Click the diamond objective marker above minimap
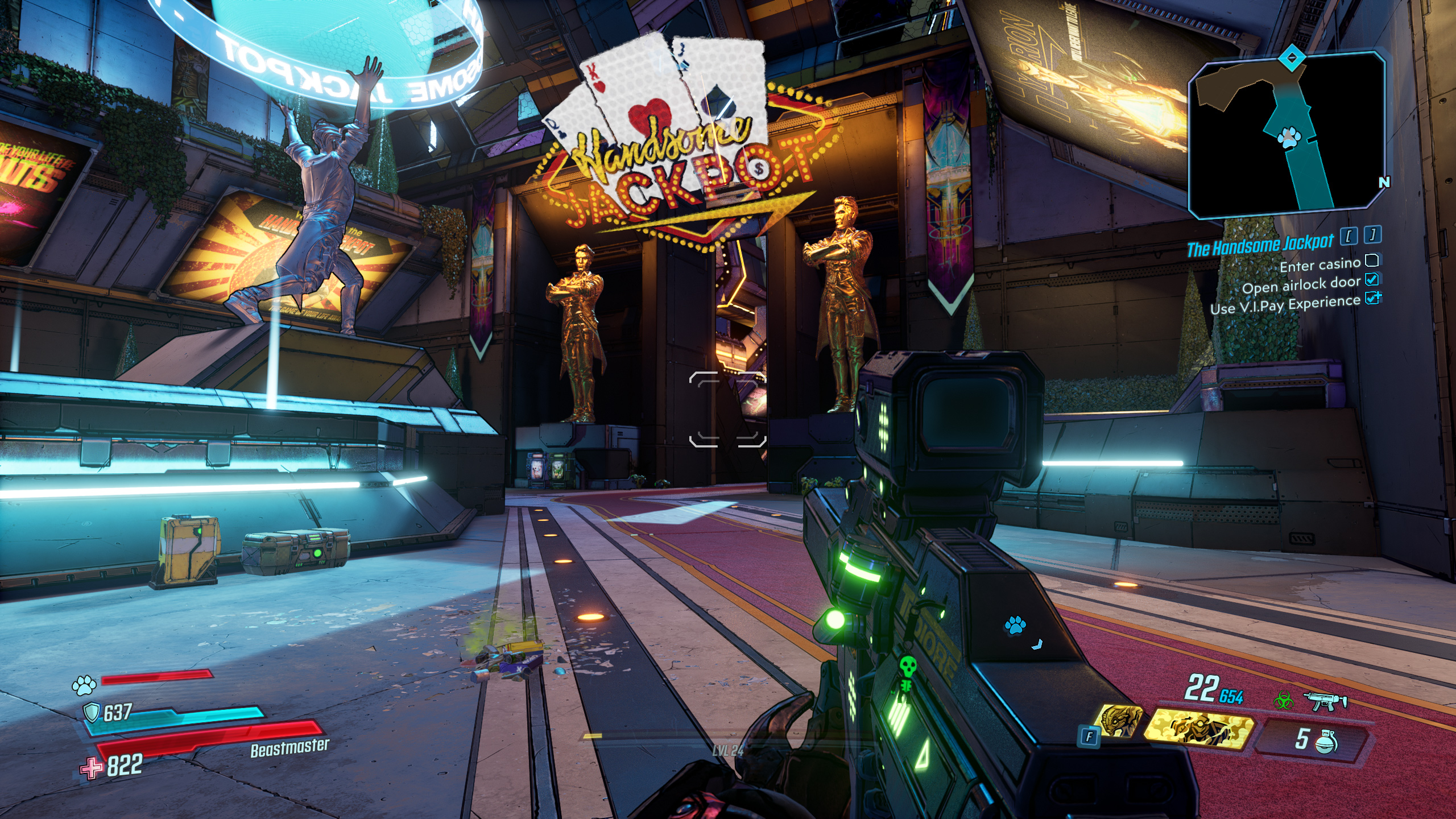 click(1292, 58)
